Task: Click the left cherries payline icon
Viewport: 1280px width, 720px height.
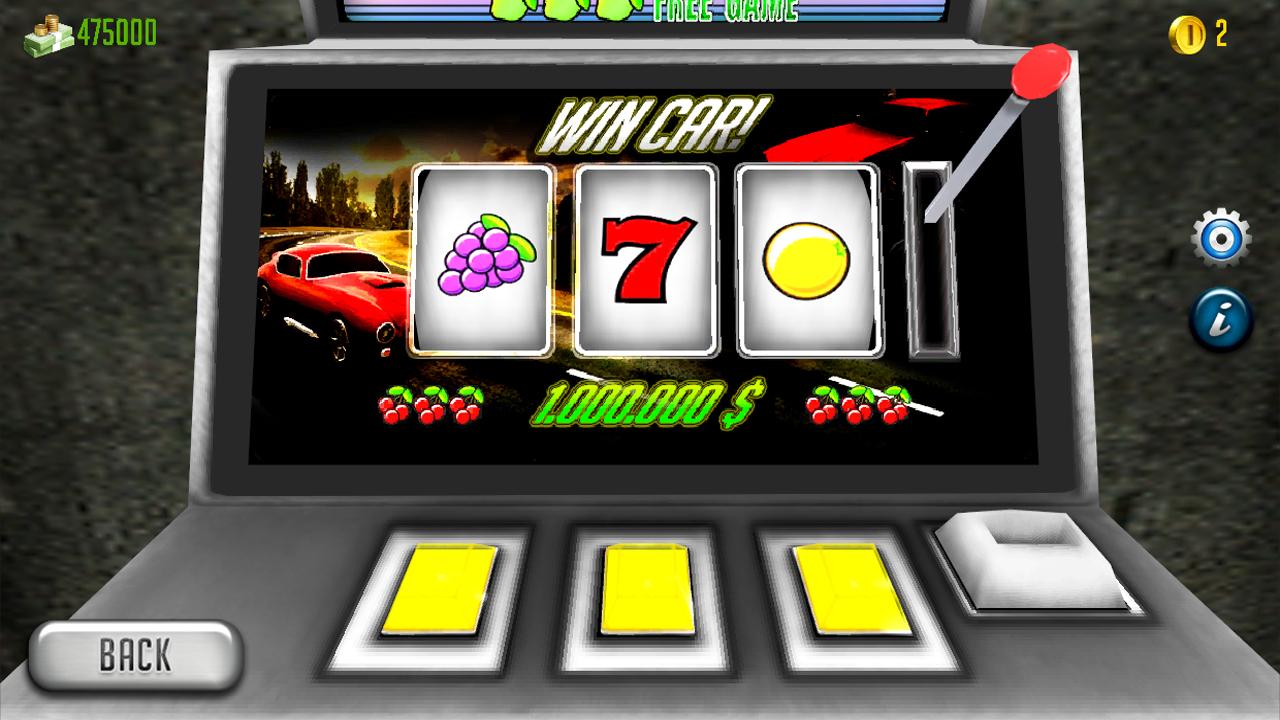Action: pyautogui.click(x=432, y=404)
